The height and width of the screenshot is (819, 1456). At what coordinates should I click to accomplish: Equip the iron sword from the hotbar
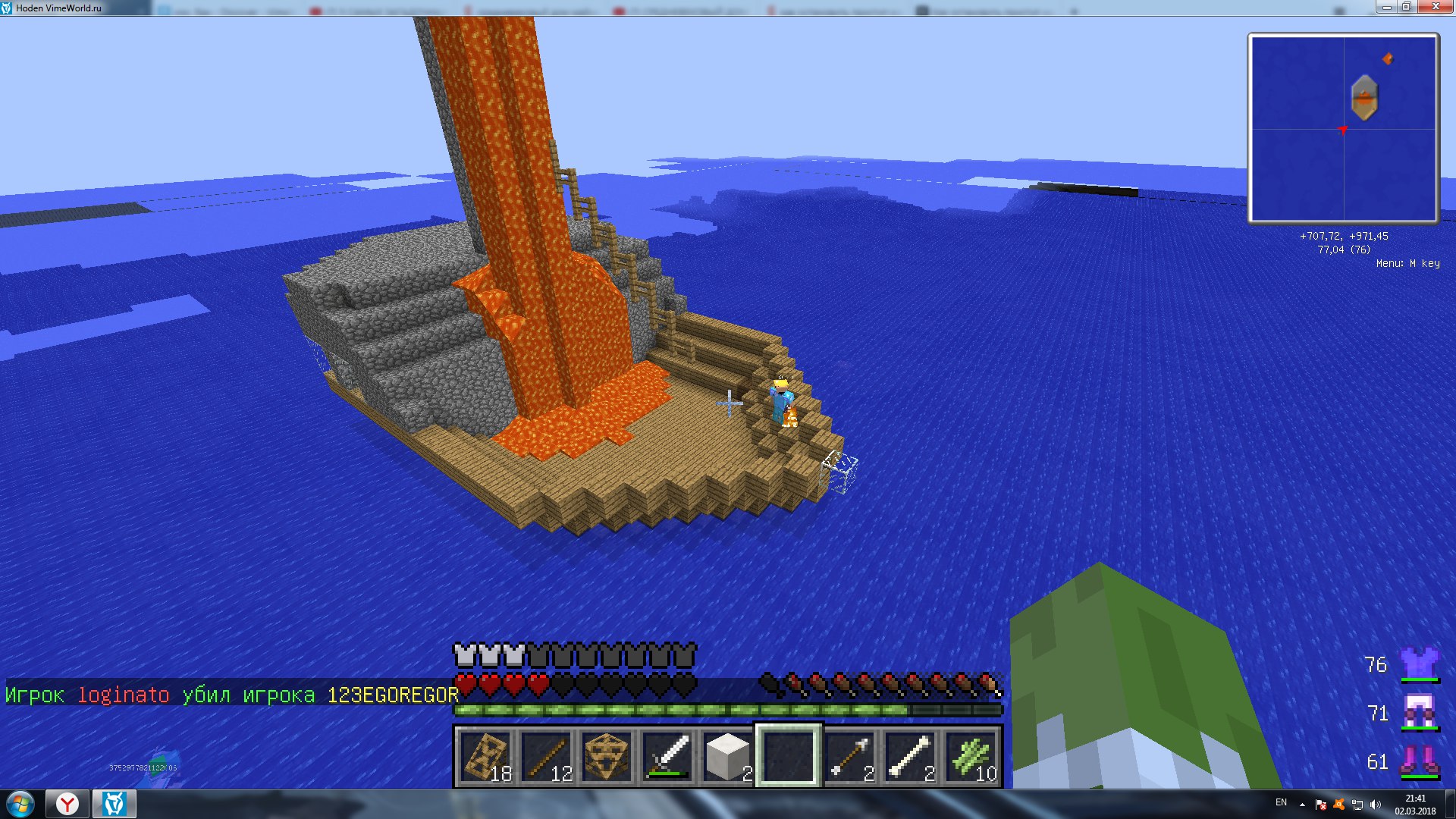668,756
